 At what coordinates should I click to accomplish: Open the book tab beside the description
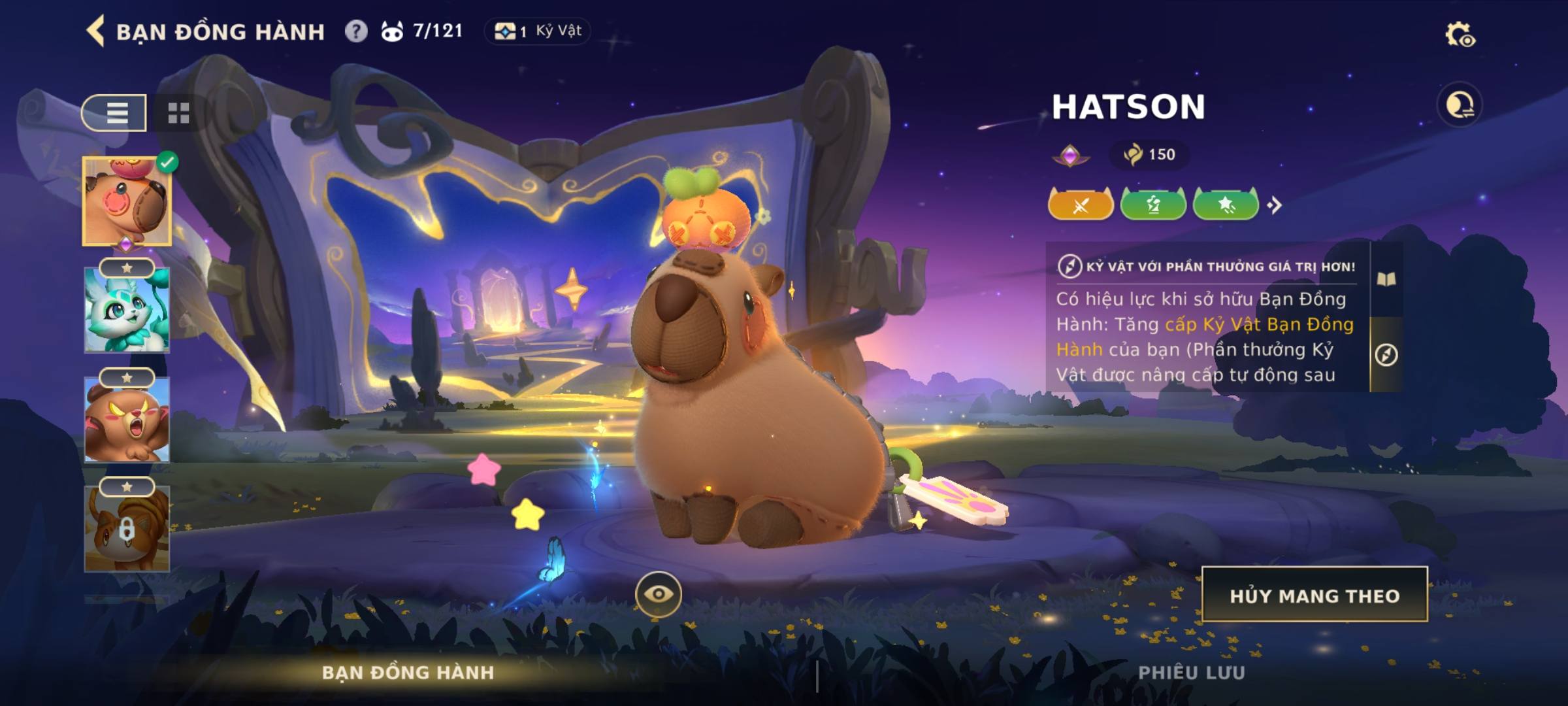point(1386,280)
